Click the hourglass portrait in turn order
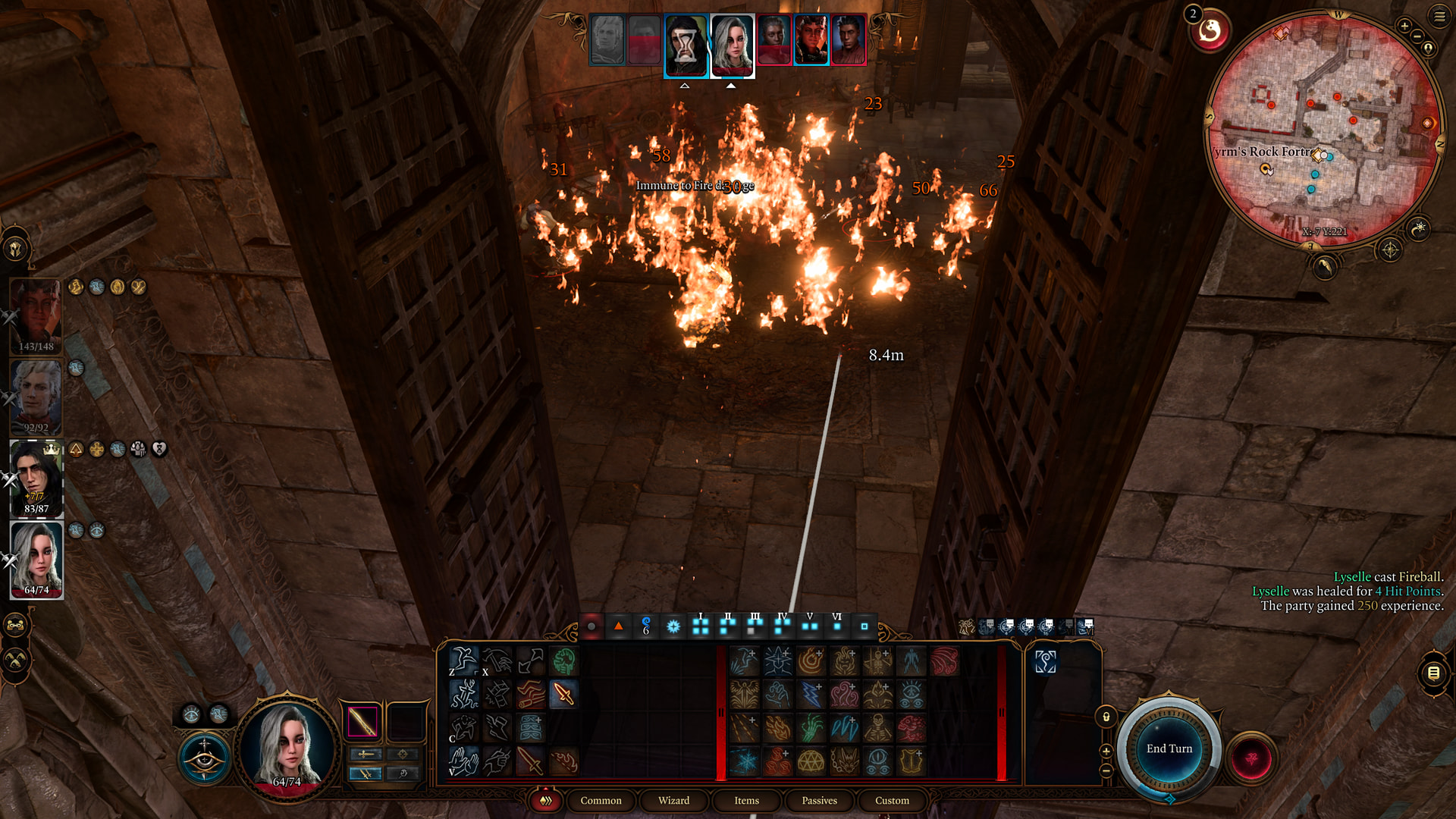1456x819 pixels. point(686,45)
